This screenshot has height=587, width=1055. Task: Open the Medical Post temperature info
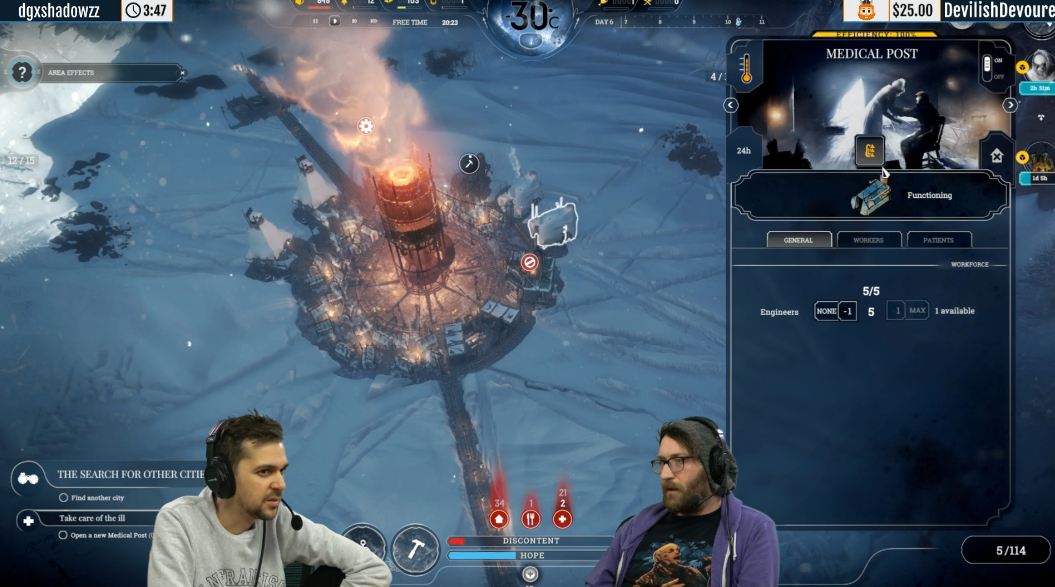coord(745,70)
